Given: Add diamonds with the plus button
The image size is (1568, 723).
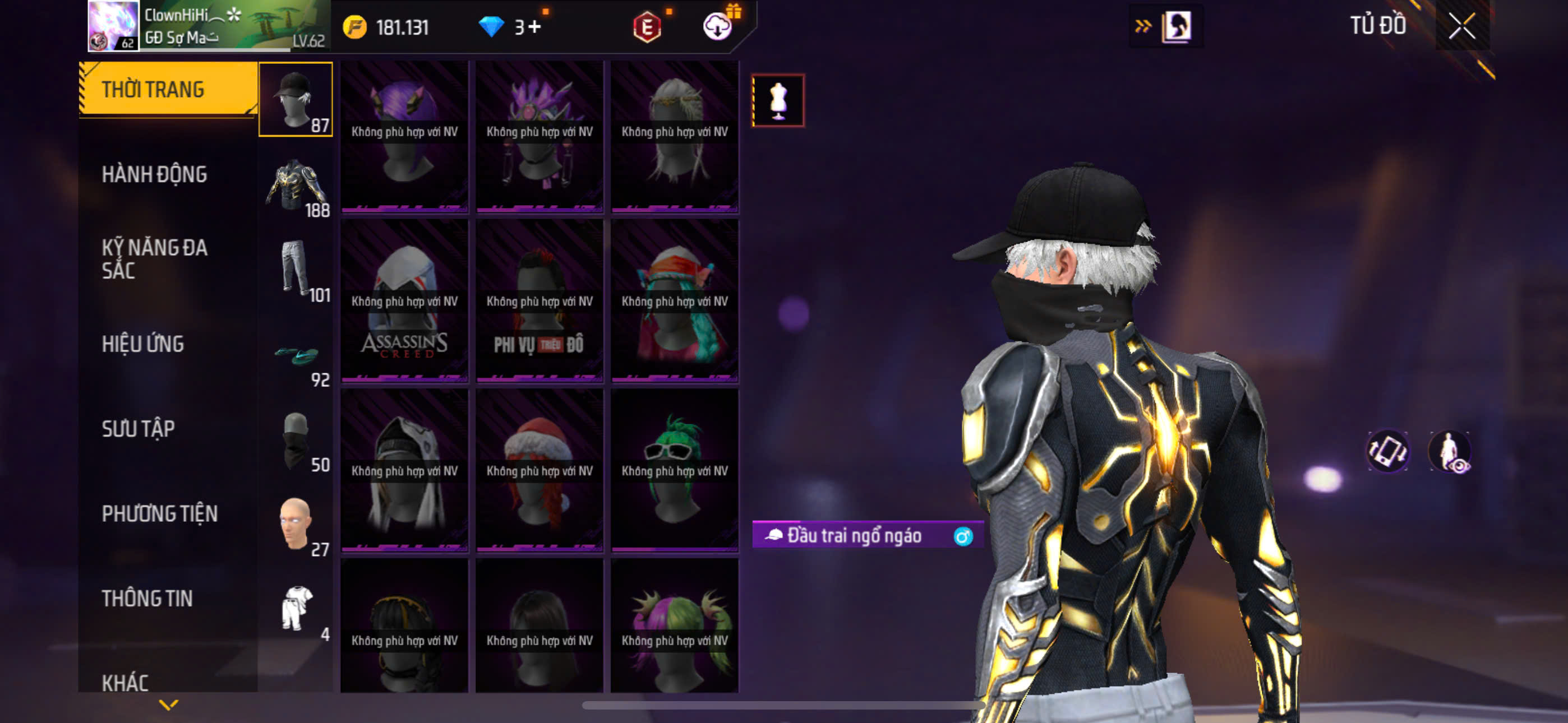Looking at the screenshot, I should click(x=534, y=27).
